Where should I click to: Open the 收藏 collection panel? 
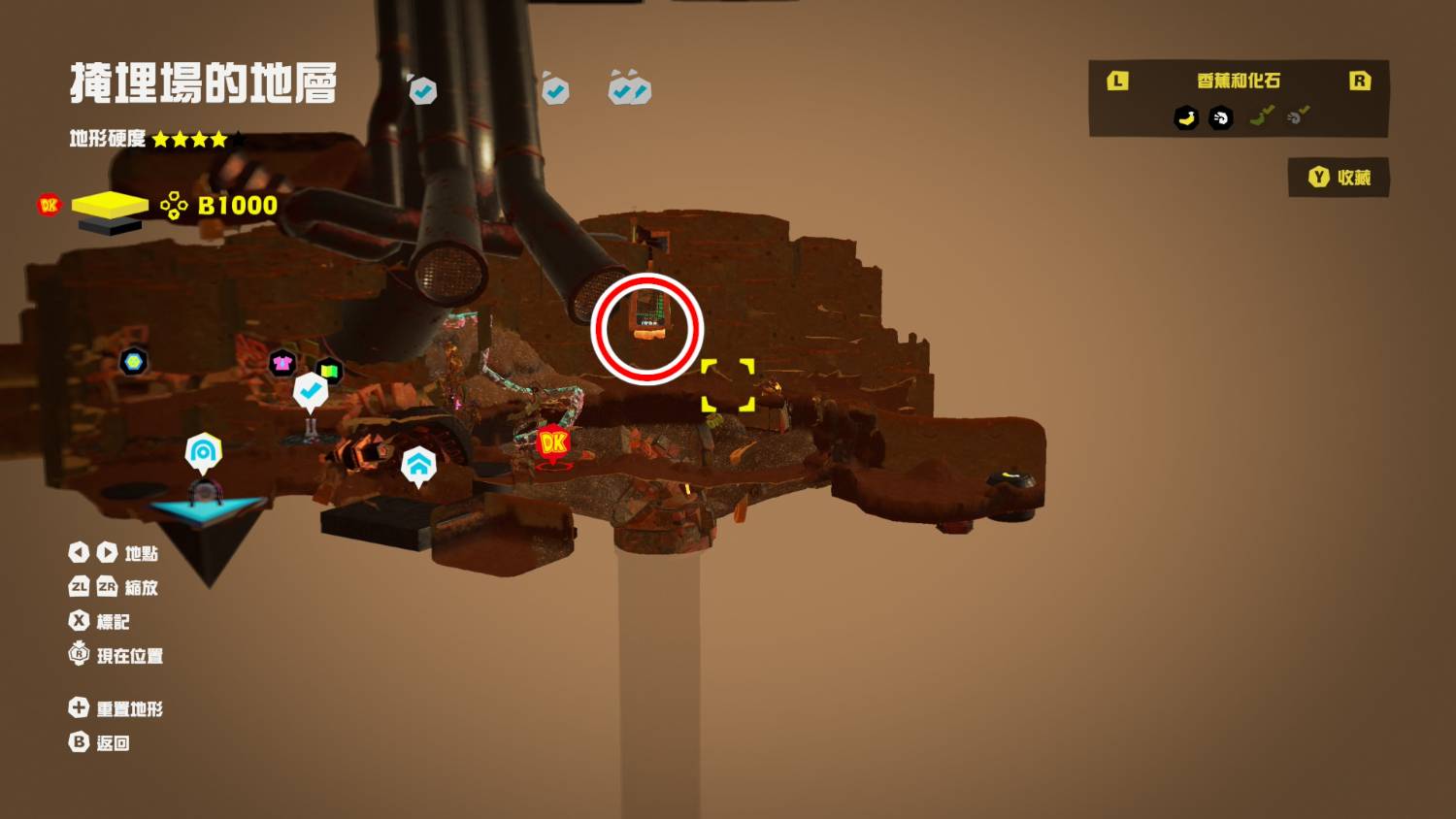(1339, 178)
